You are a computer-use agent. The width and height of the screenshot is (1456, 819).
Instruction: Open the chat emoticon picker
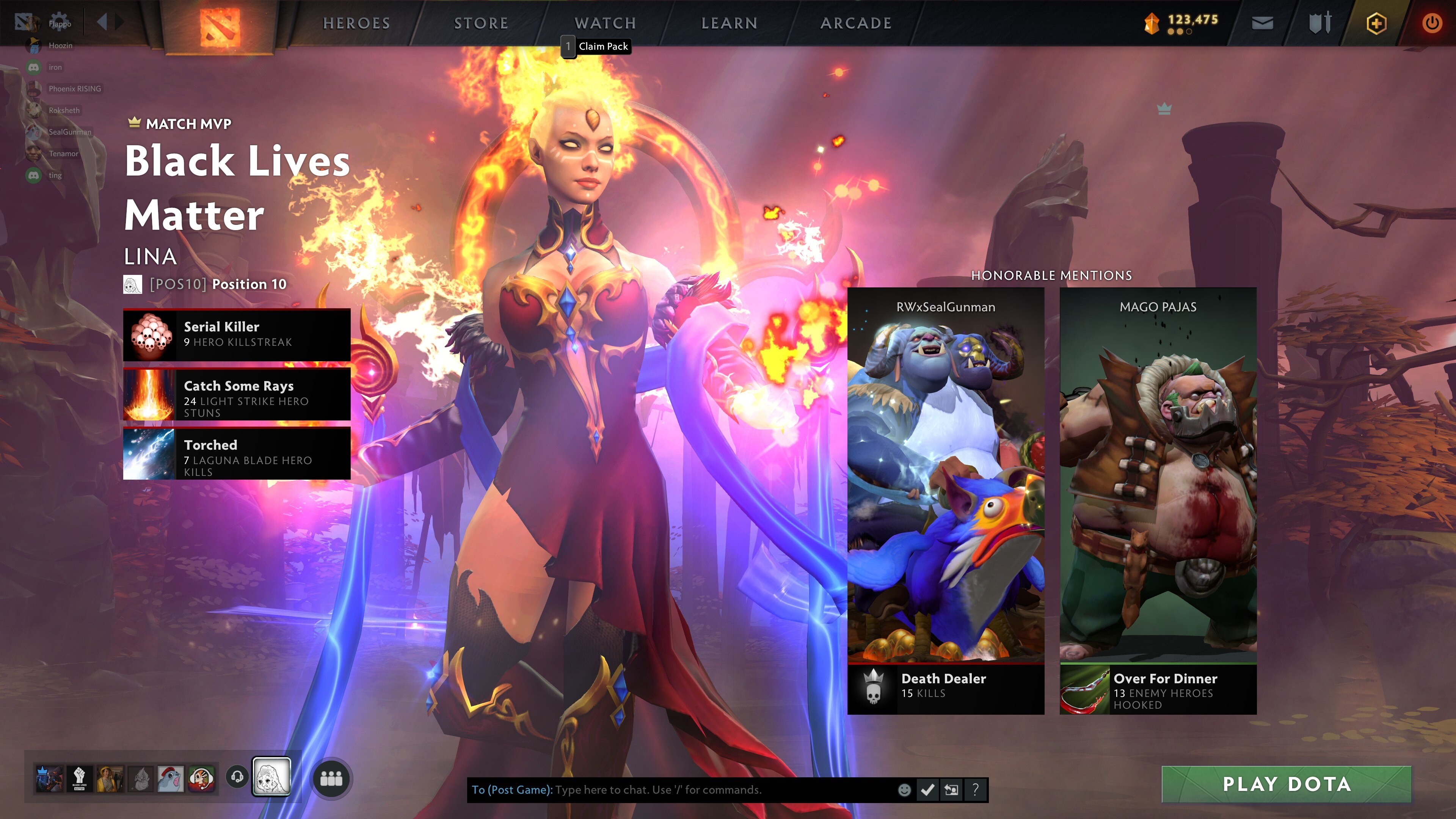904,789
